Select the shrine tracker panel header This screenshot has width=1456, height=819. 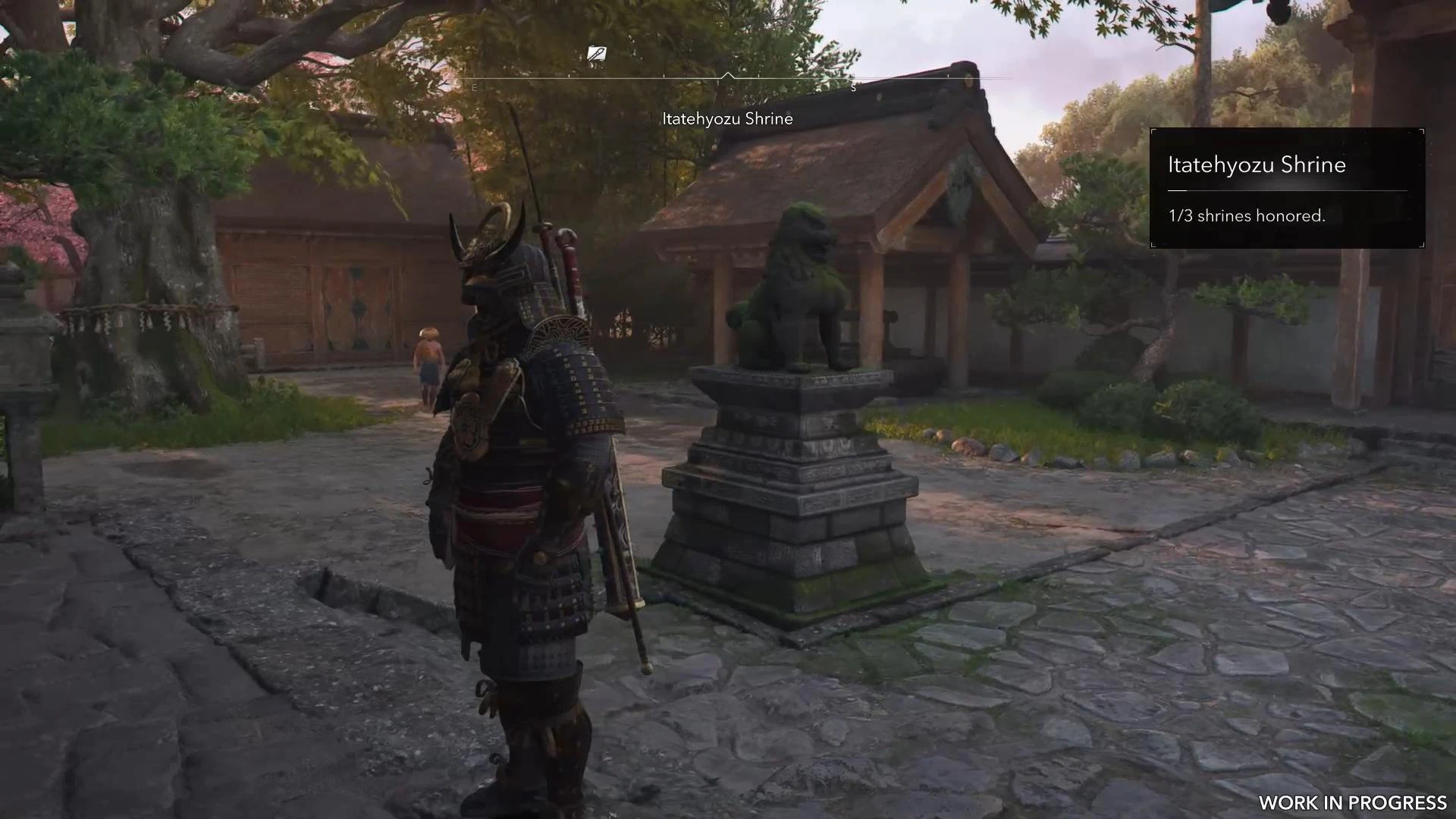click(x=1256, y=165)
